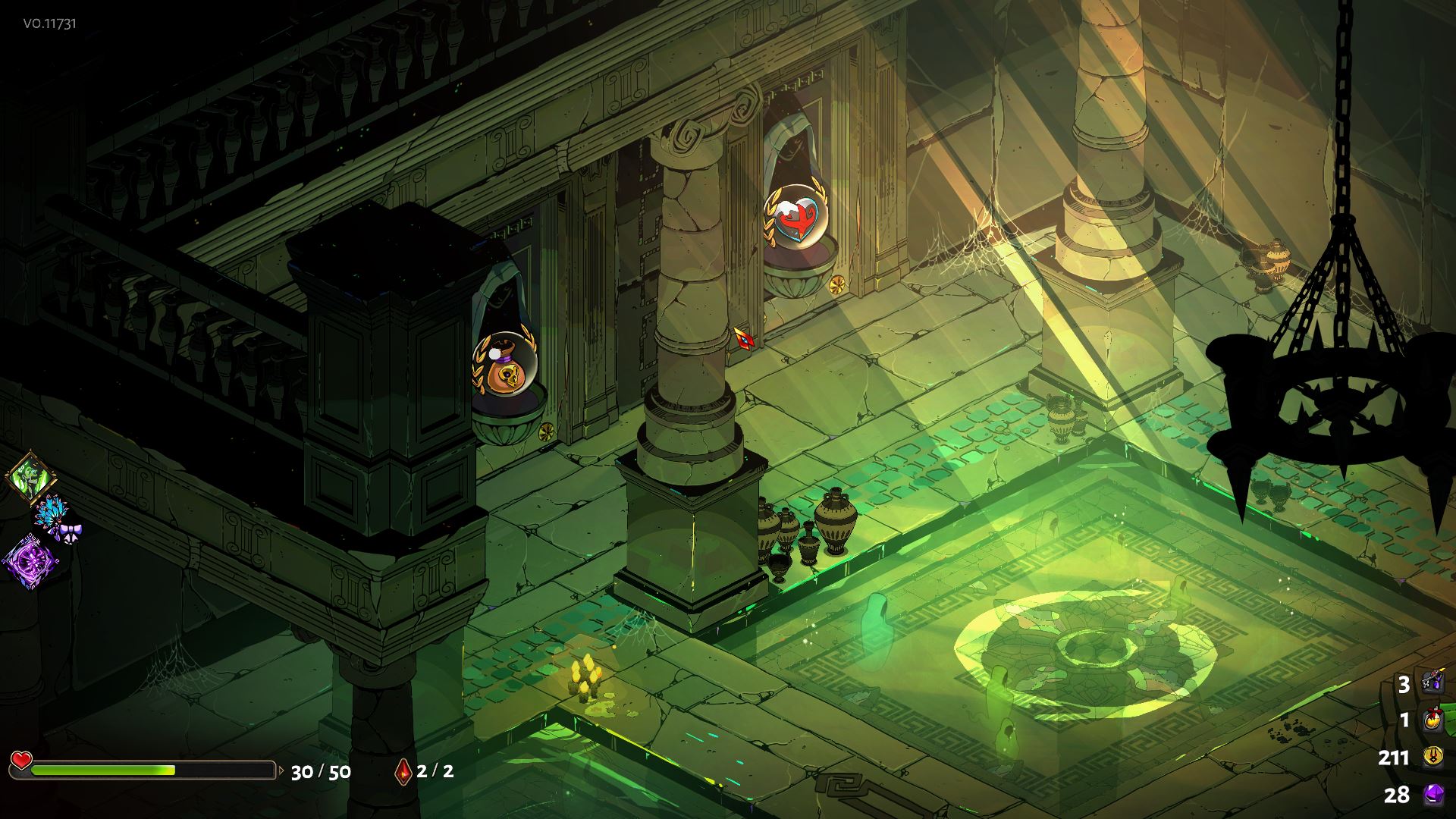
Task: Select the Nectar bottle resource icon
Action: (x=1432, y=719)
